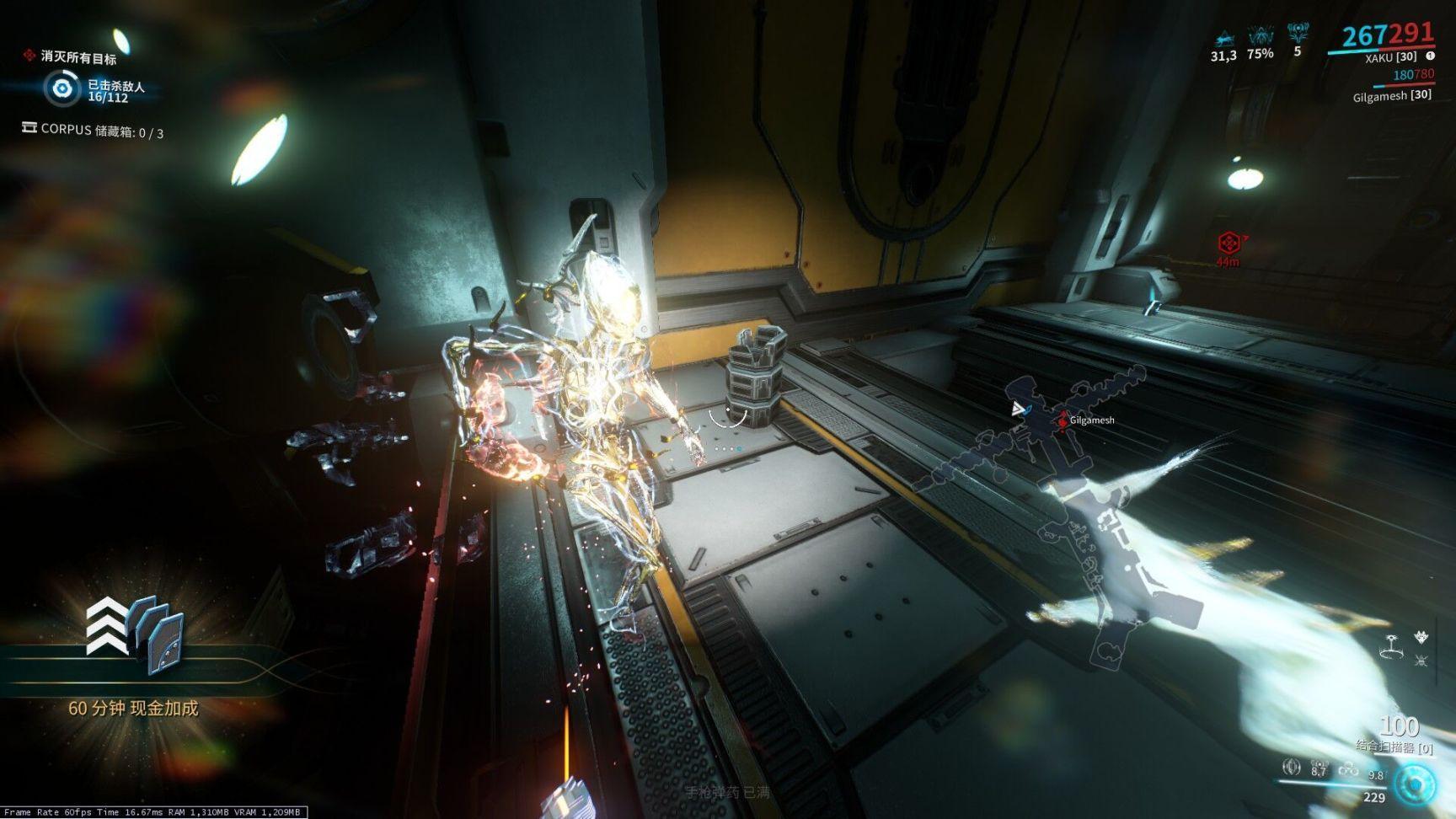The height and width of the screenshot is (819, 1456).
Task: Select the 消灭所有目标 mission objective
Action: [x=78, y=57]
